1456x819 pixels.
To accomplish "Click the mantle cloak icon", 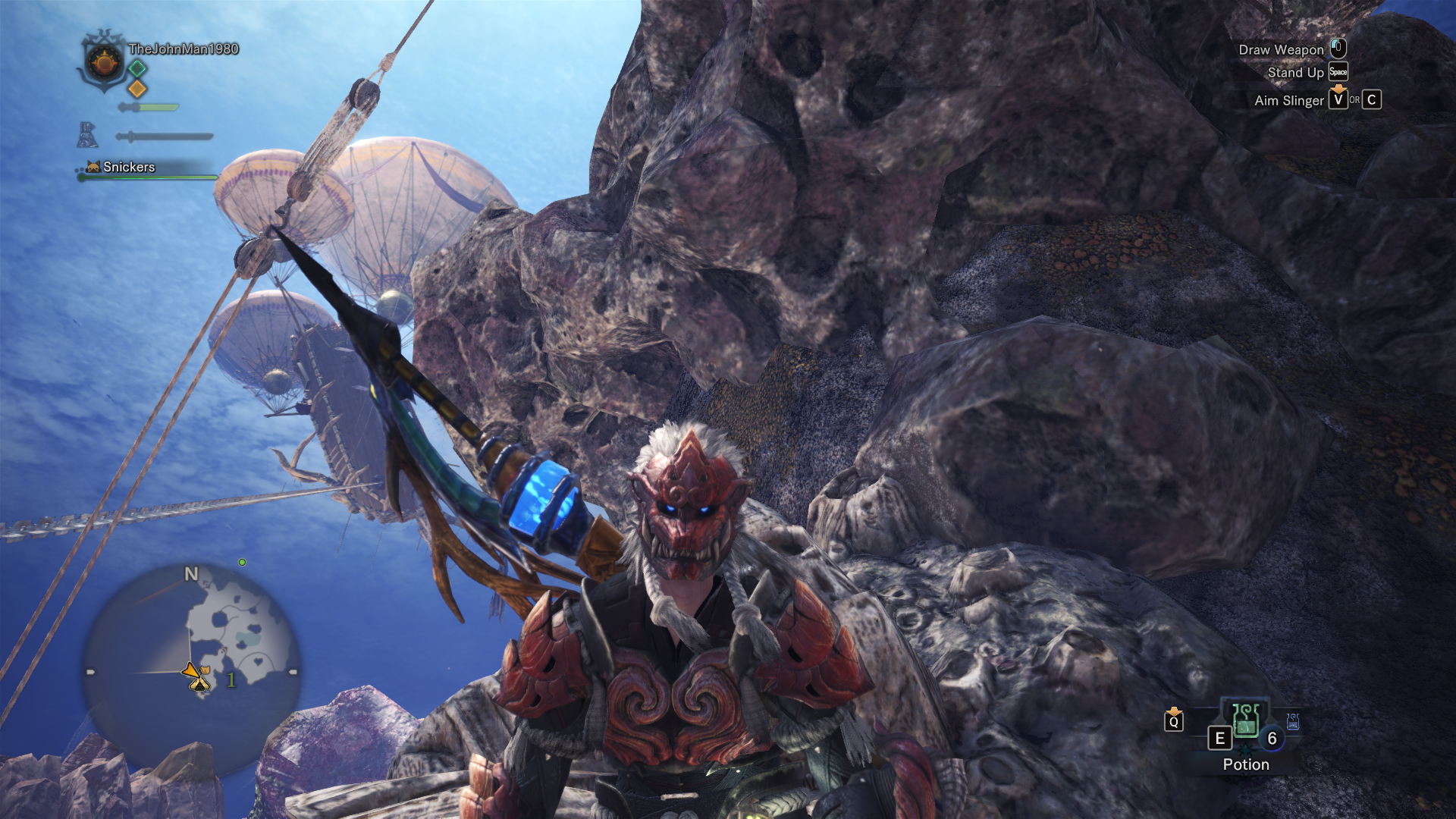I will point(87,135).
